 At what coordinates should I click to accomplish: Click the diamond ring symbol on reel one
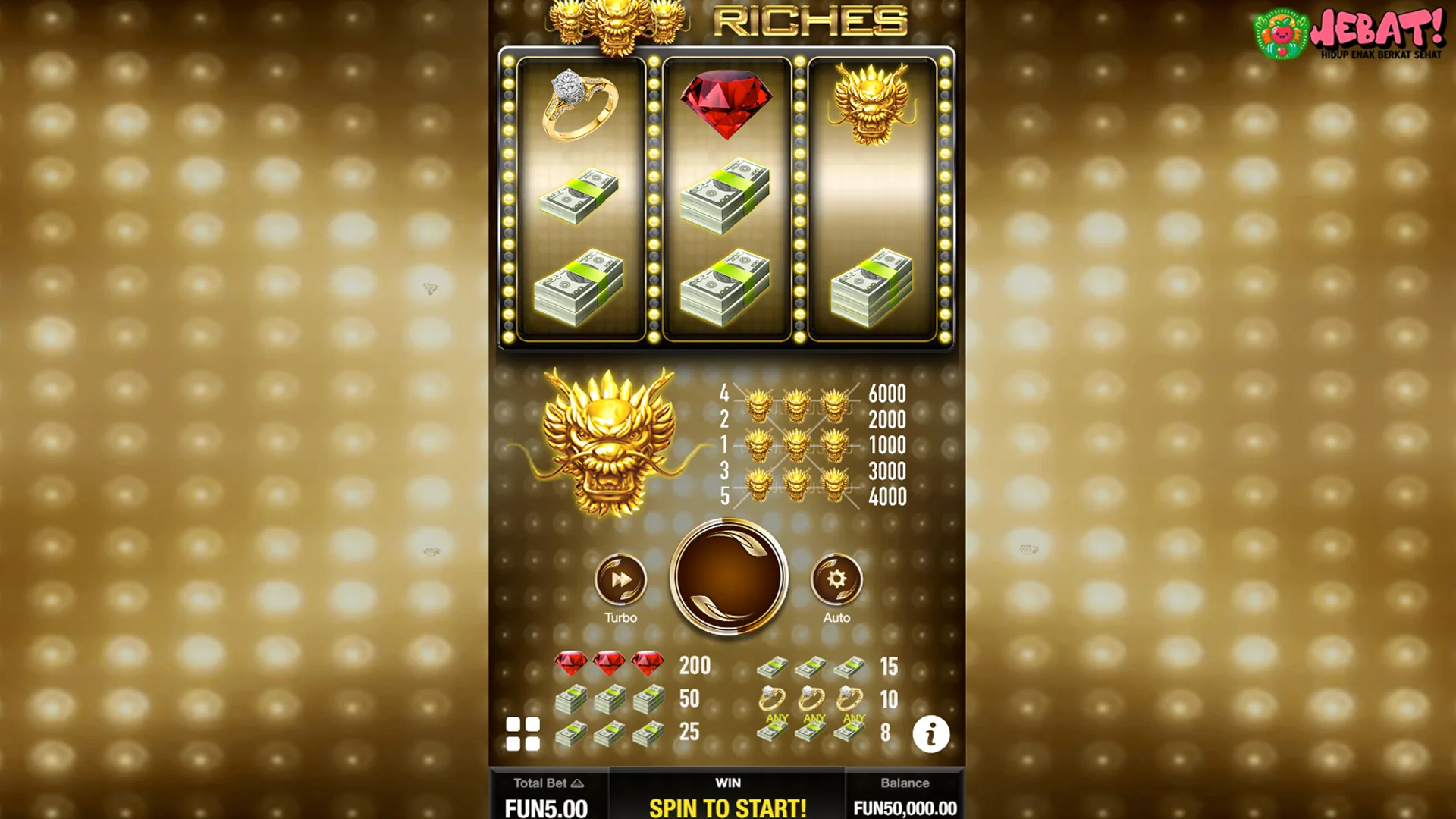click(579, 106)
